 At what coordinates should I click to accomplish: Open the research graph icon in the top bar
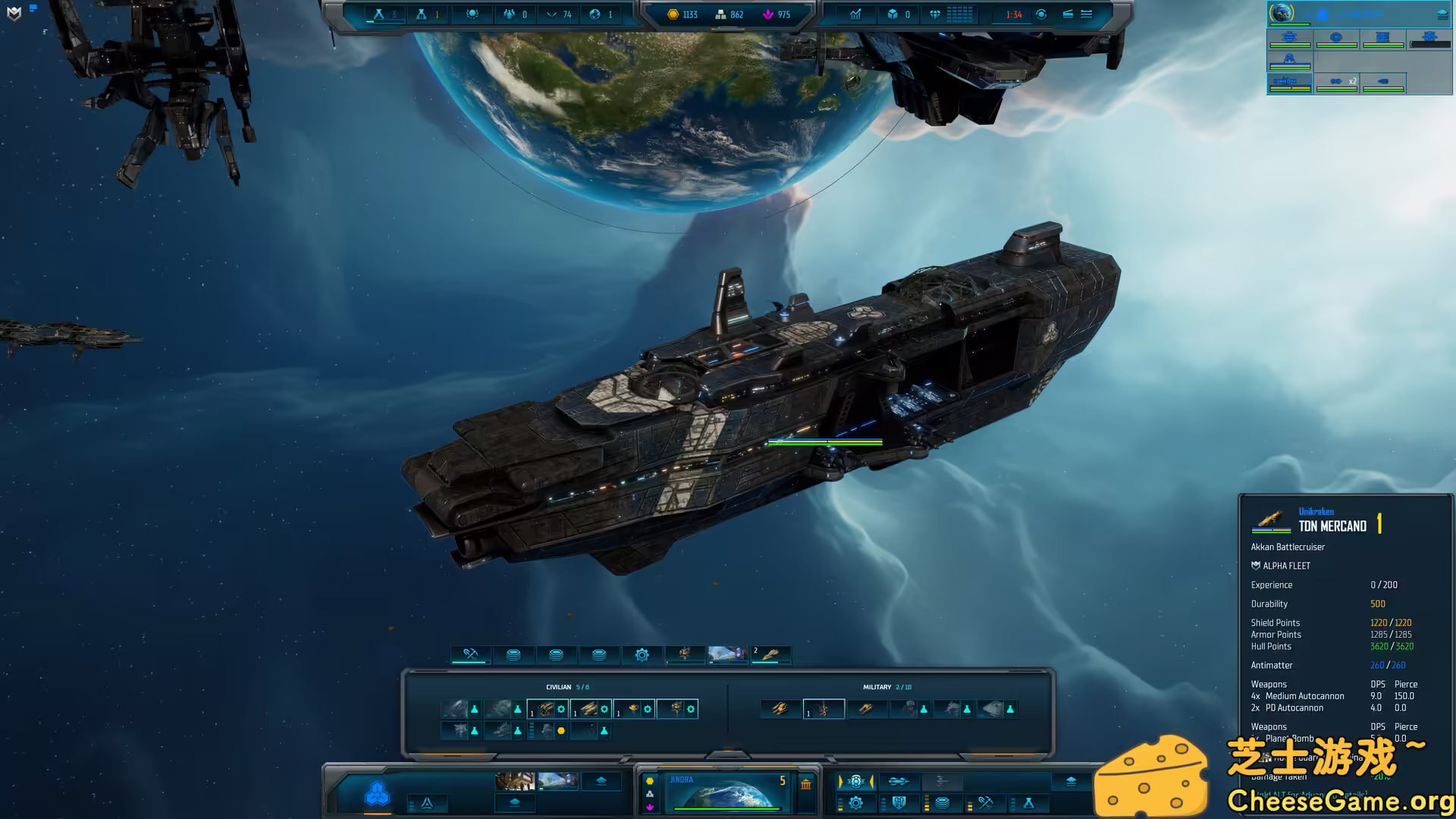click(855, 14)
